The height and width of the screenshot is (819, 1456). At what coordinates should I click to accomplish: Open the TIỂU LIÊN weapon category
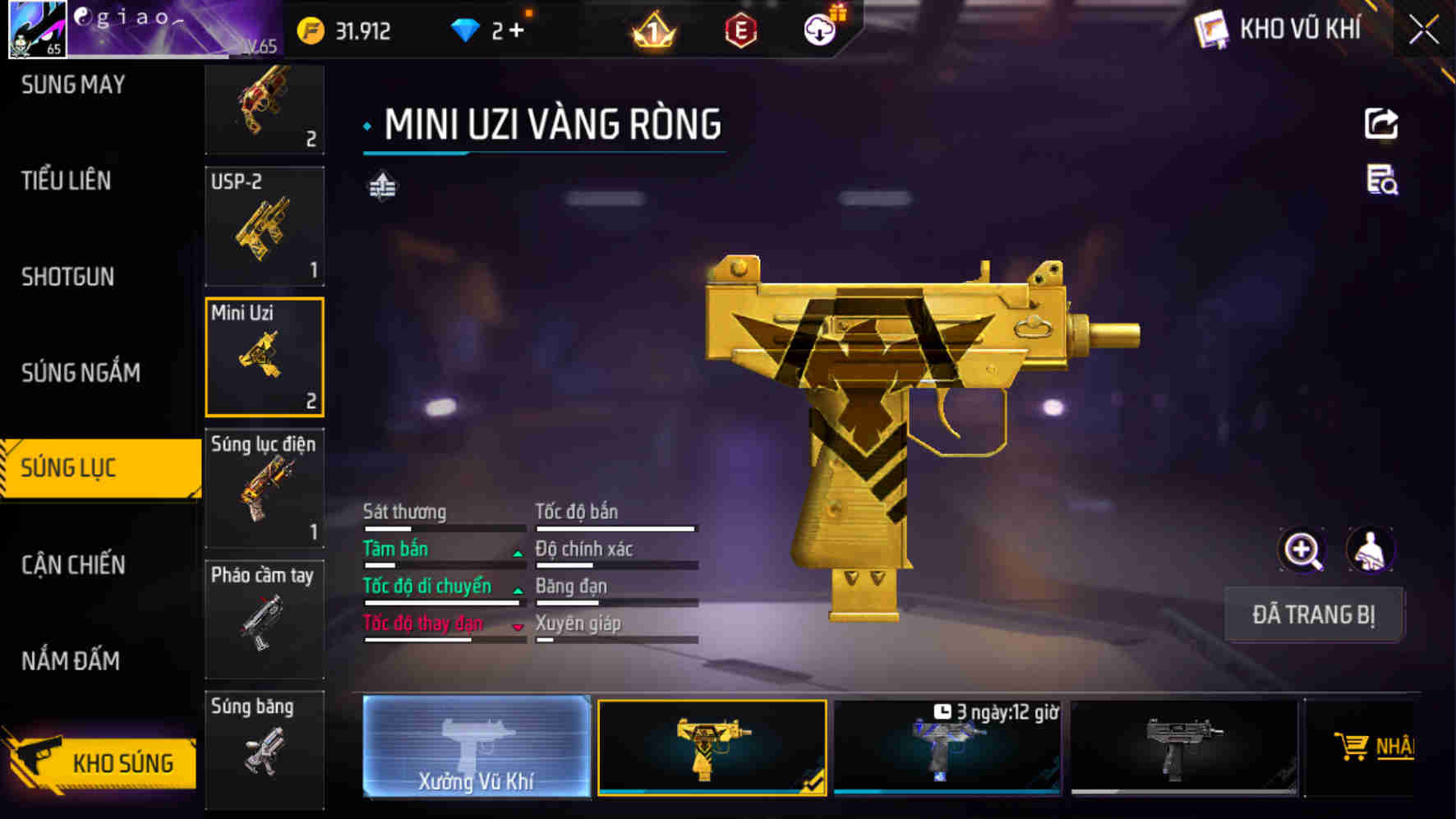67,181
